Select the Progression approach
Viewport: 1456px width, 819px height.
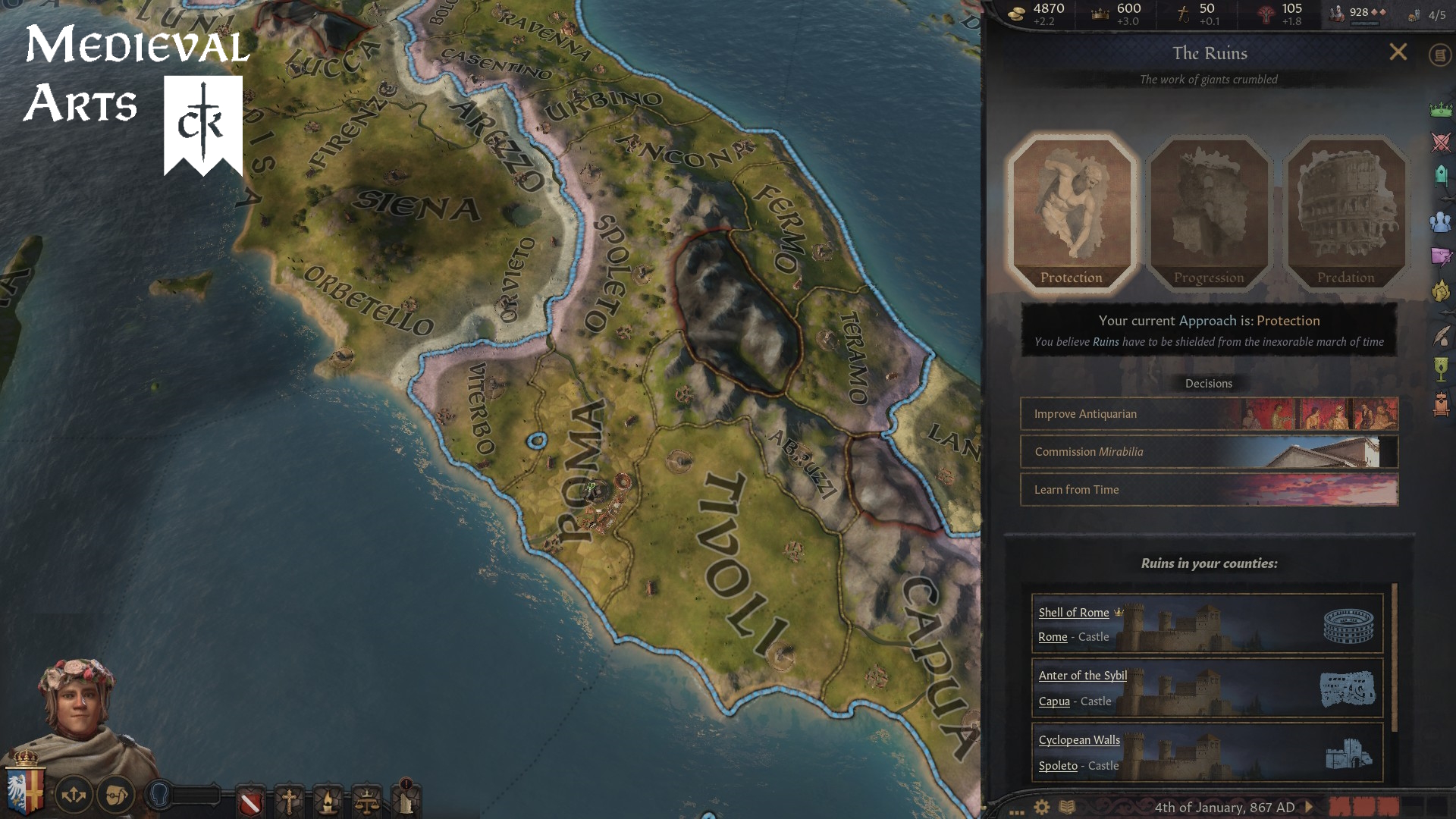click(1208, 212)
